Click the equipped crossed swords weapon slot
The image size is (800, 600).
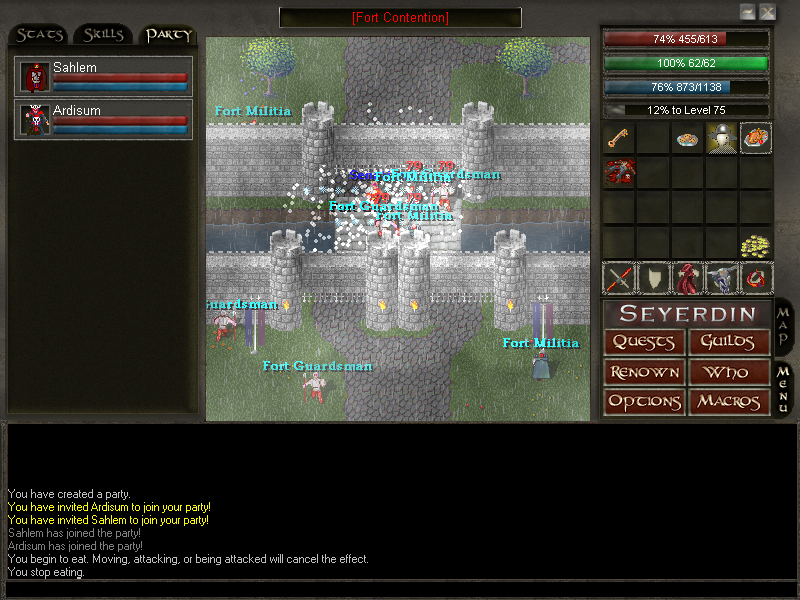pos(618,278)
